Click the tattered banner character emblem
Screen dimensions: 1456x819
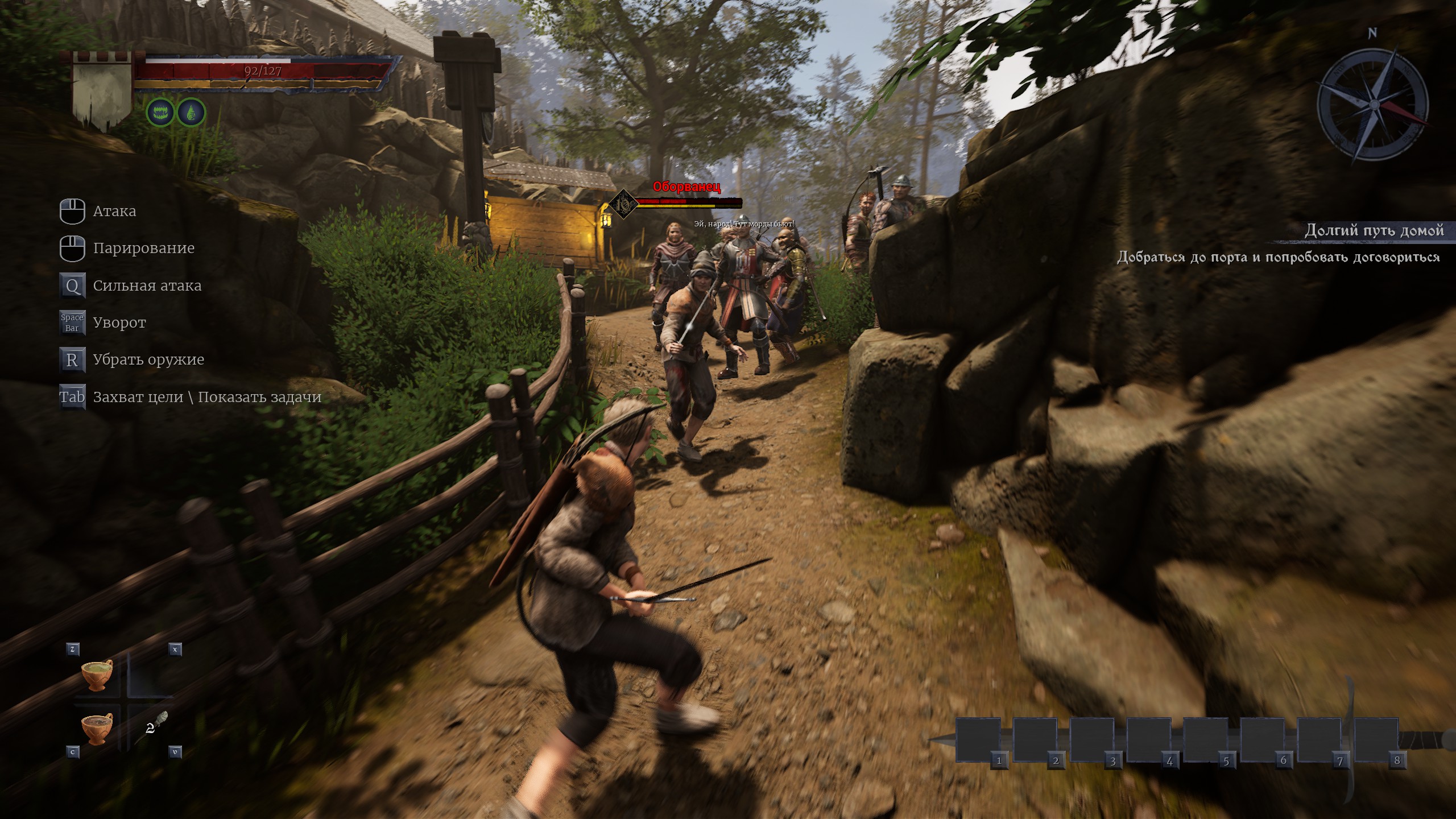point(102,91)
